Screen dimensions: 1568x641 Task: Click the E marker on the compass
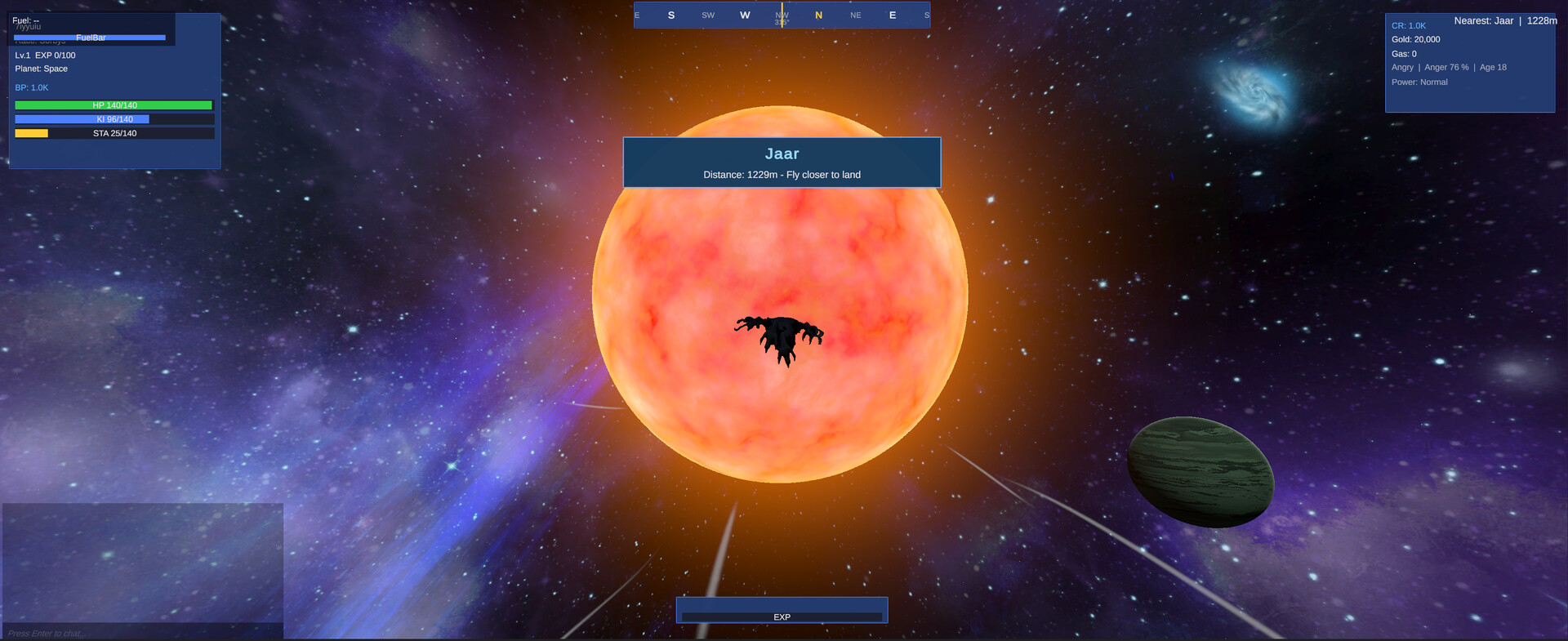892,15
